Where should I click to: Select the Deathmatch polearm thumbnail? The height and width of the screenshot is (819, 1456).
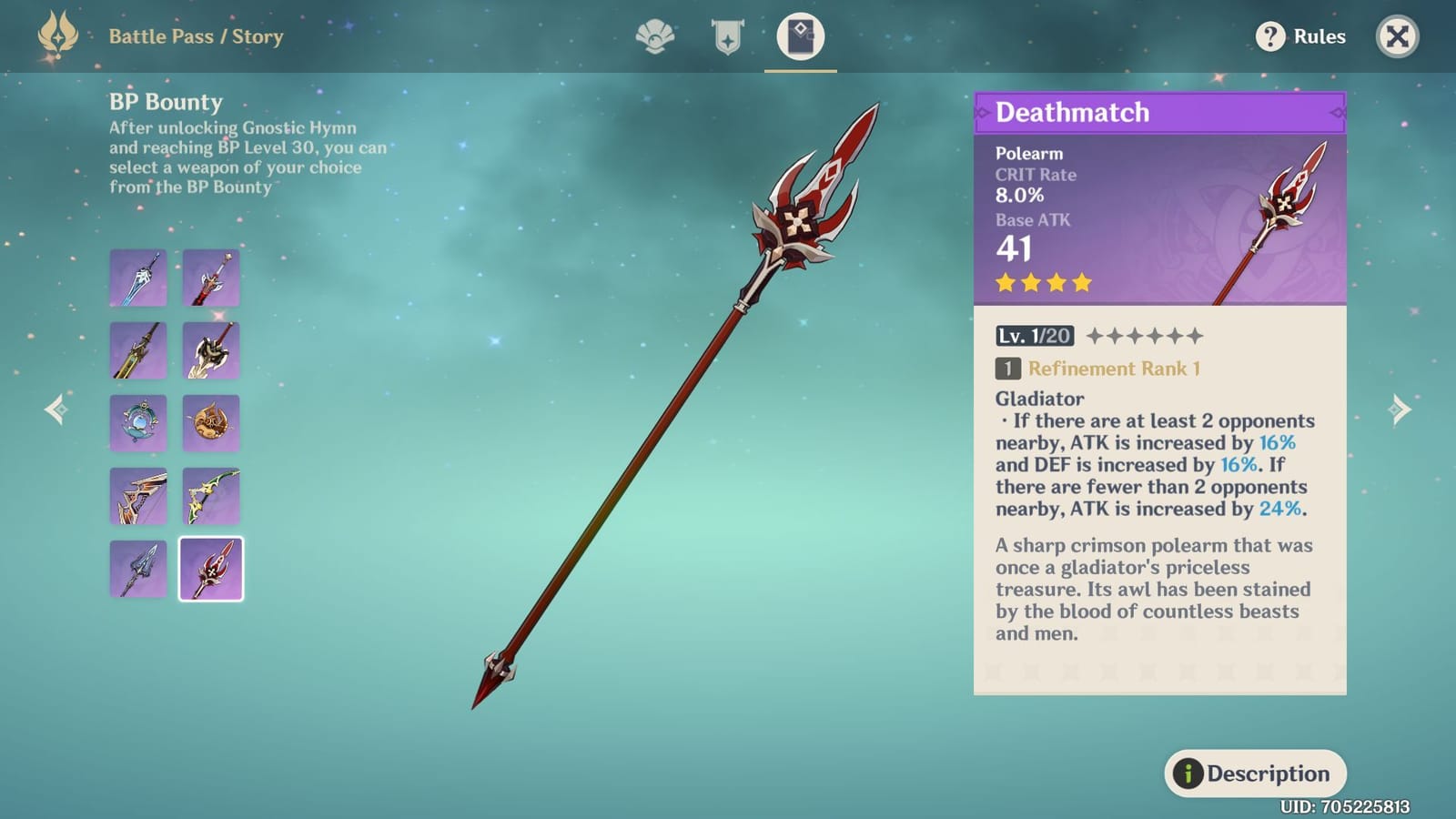[210, 567]
